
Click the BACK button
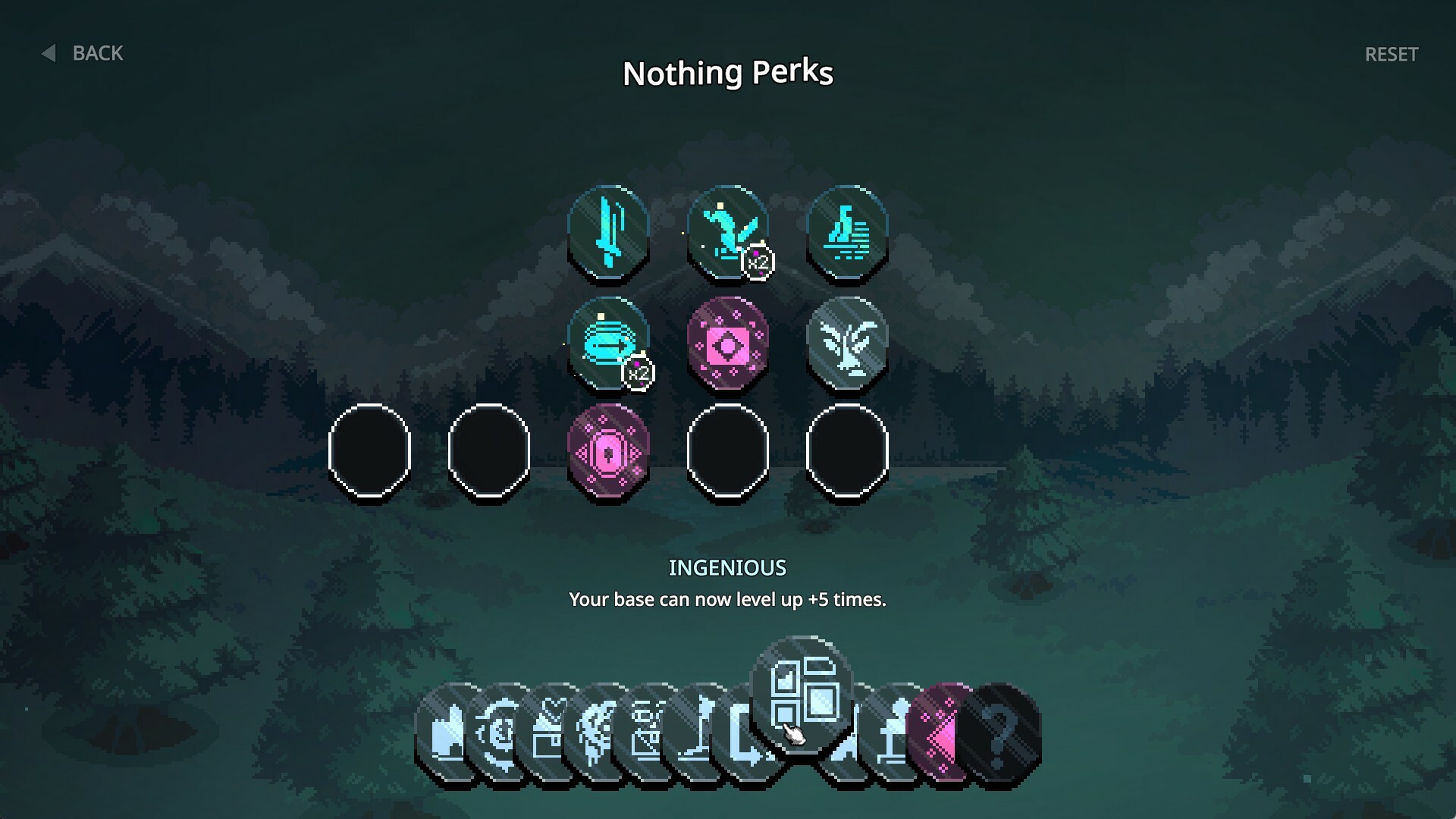coord(83,53)
